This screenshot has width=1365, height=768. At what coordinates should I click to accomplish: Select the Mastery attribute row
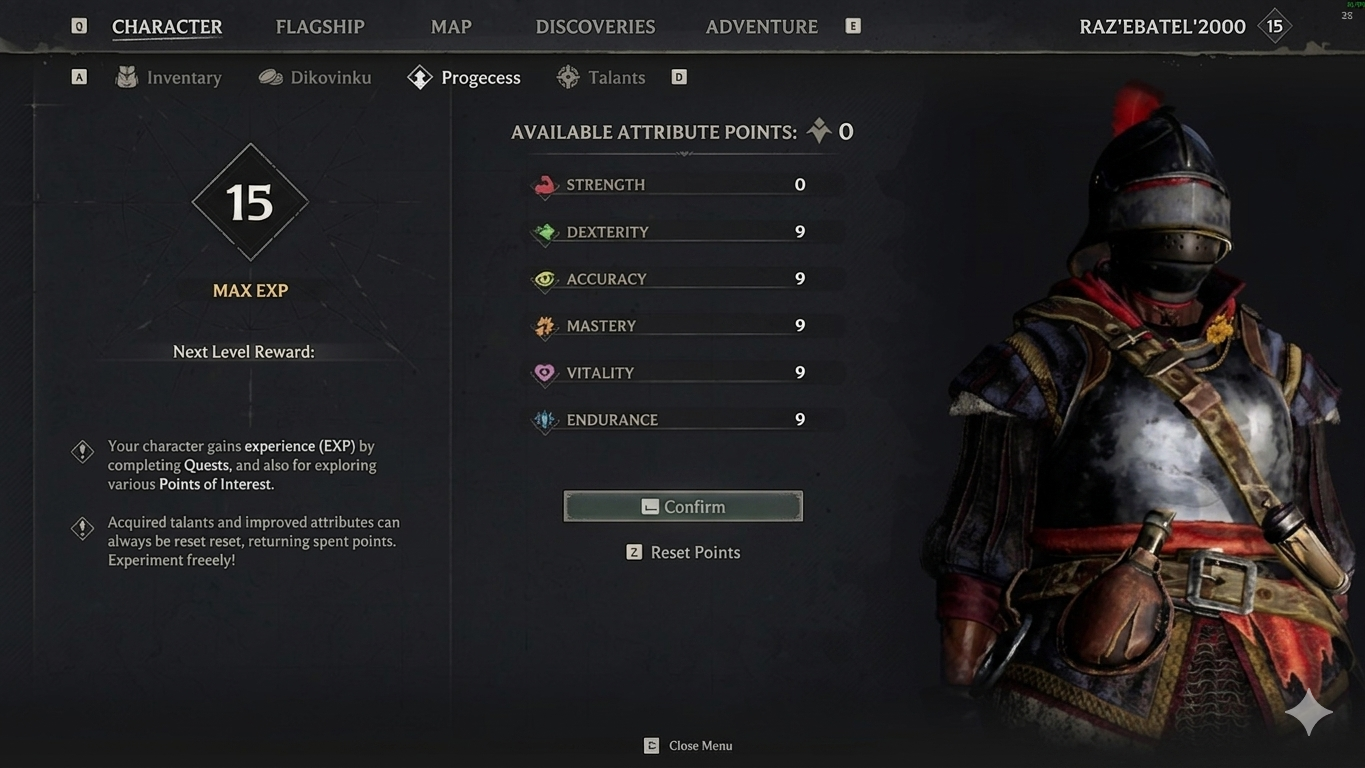(x=685, y=326)
